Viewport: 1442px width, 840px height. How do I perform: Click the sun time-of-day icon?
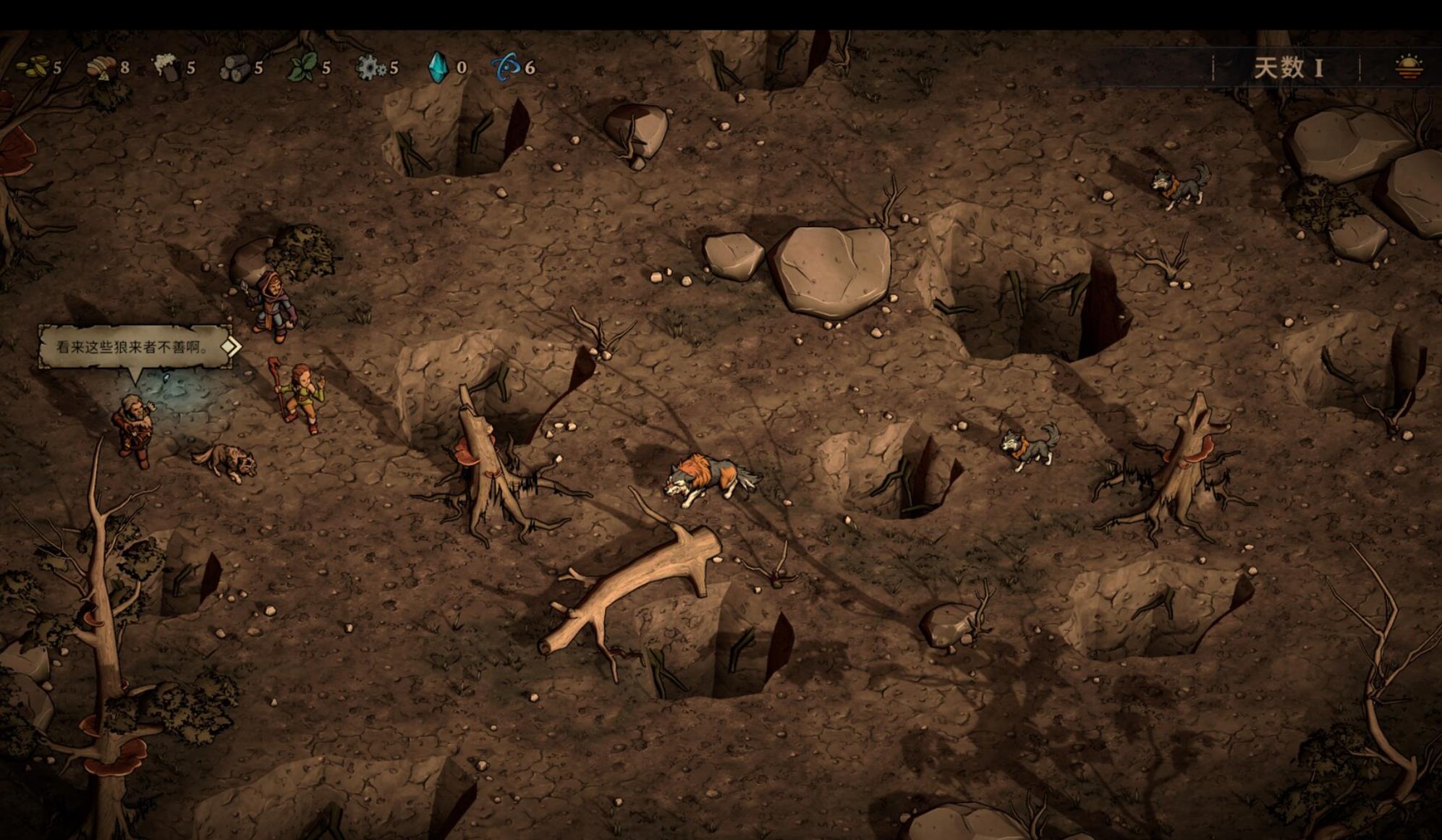pos(1408,67)
